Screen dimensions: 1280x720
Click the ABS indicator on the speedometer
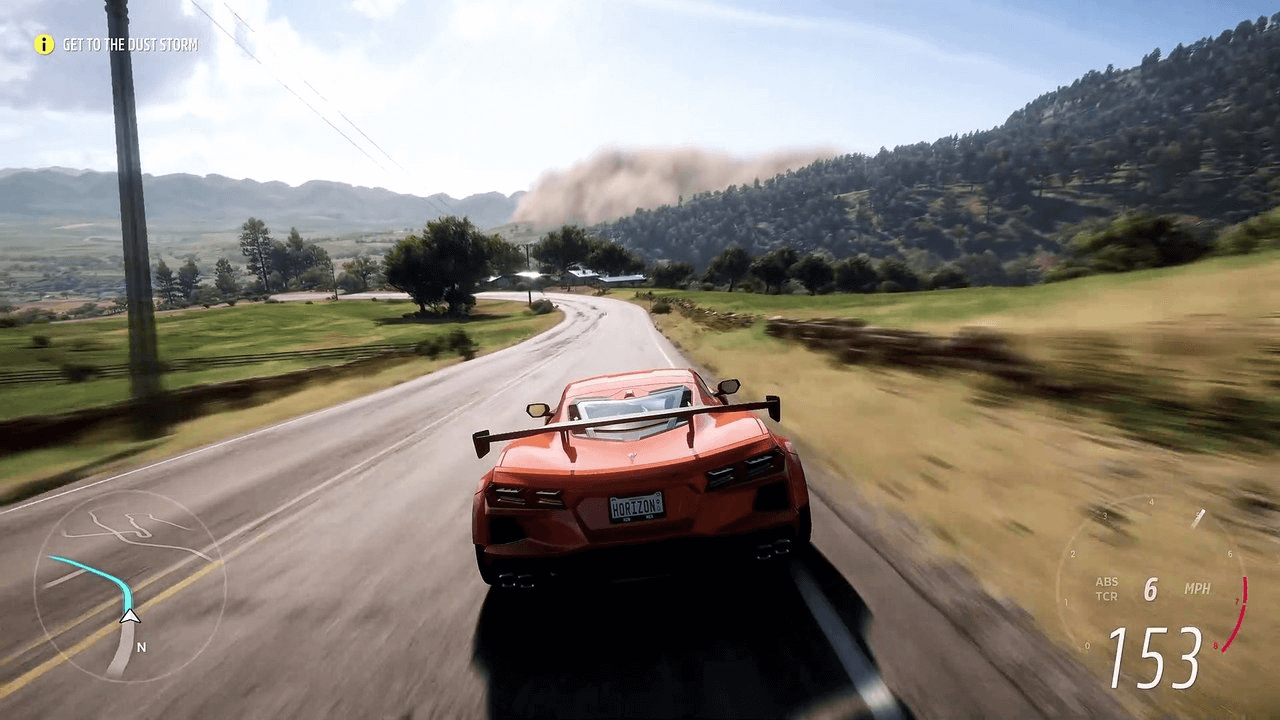pyautogui.click(x=1107, y=583)
